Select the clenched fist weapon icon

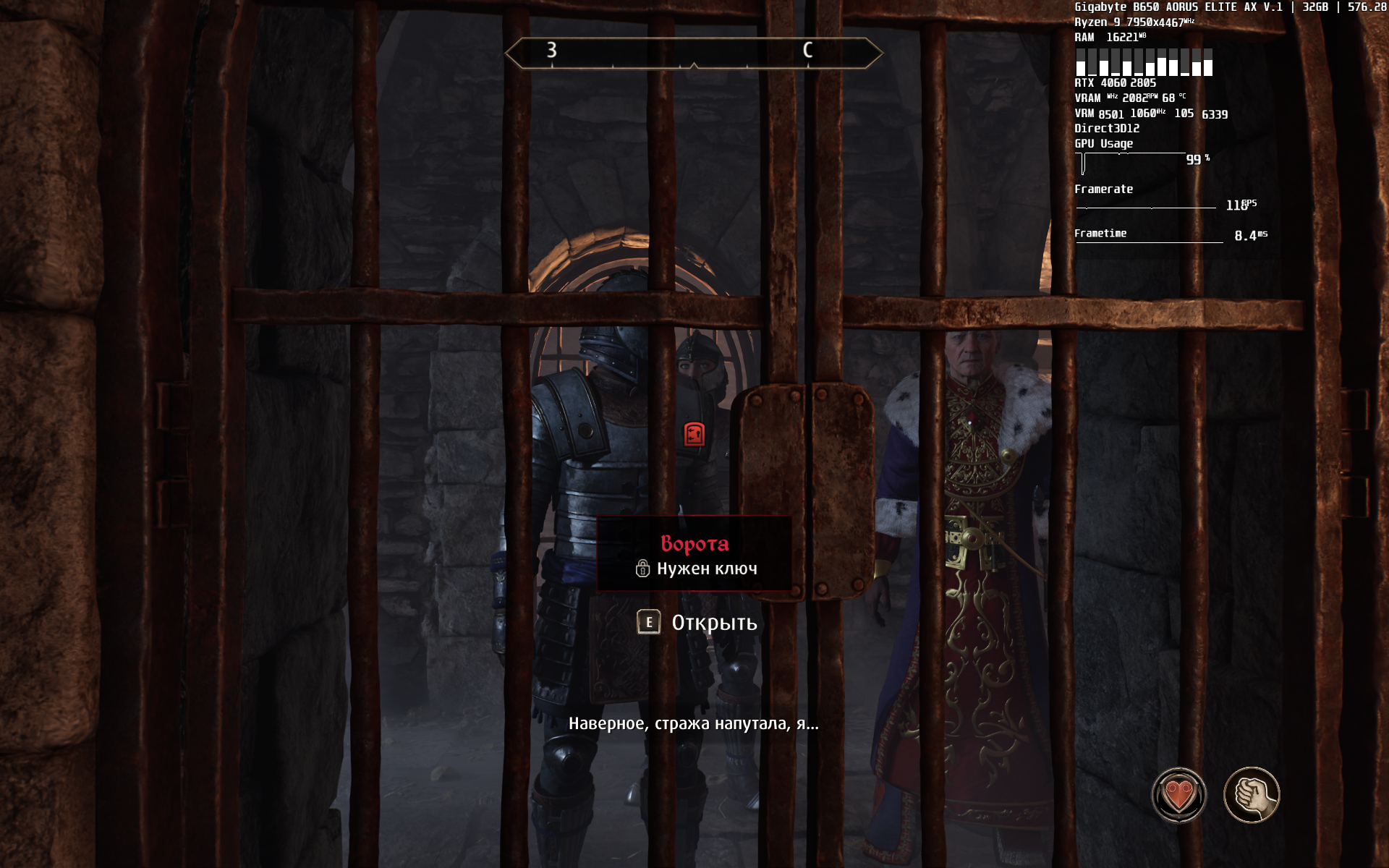click(1252, 795)
